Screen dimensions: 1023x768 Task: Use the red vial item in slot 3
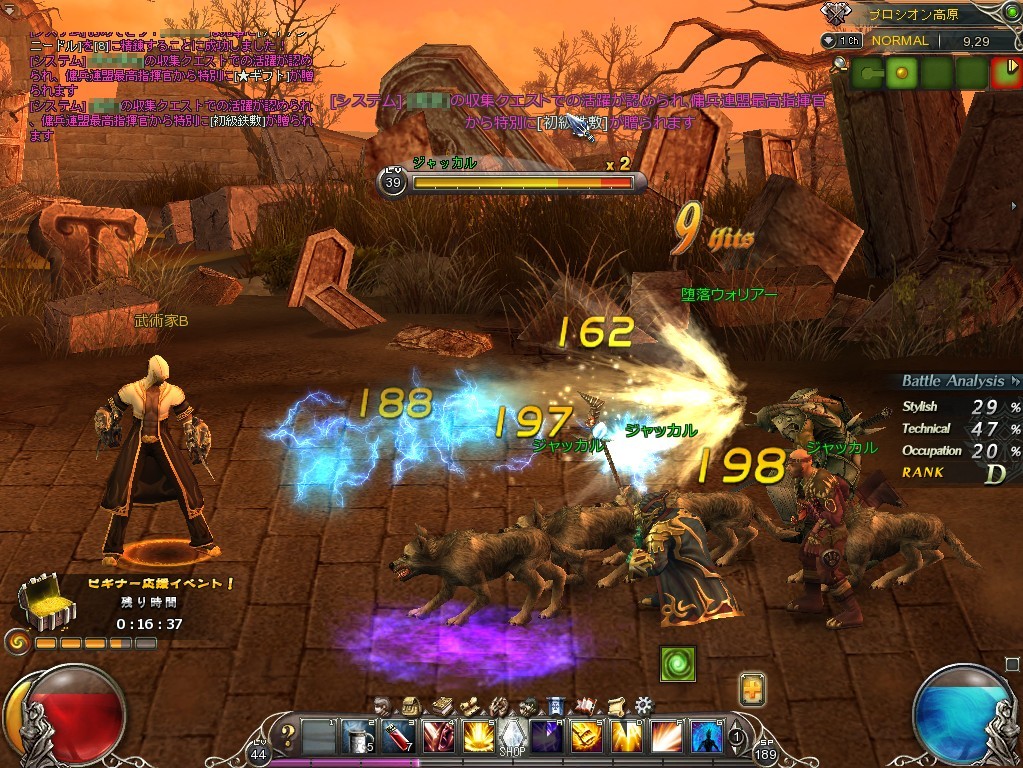[x=396, y=735]
